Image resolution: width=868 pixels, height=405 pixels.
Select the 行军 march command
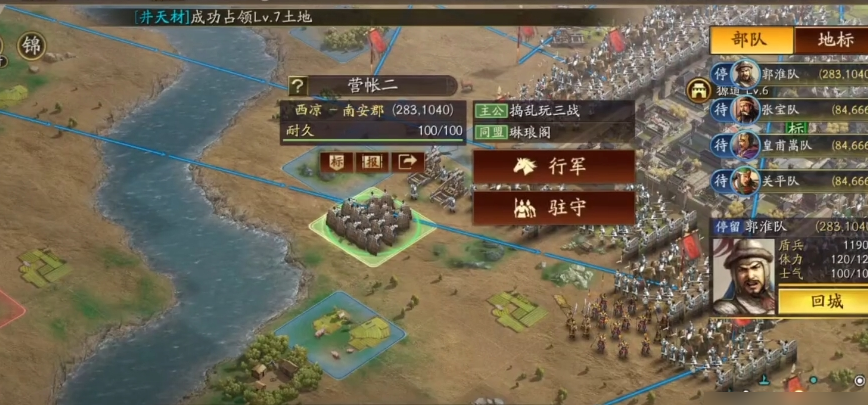(x=554, y=166)
